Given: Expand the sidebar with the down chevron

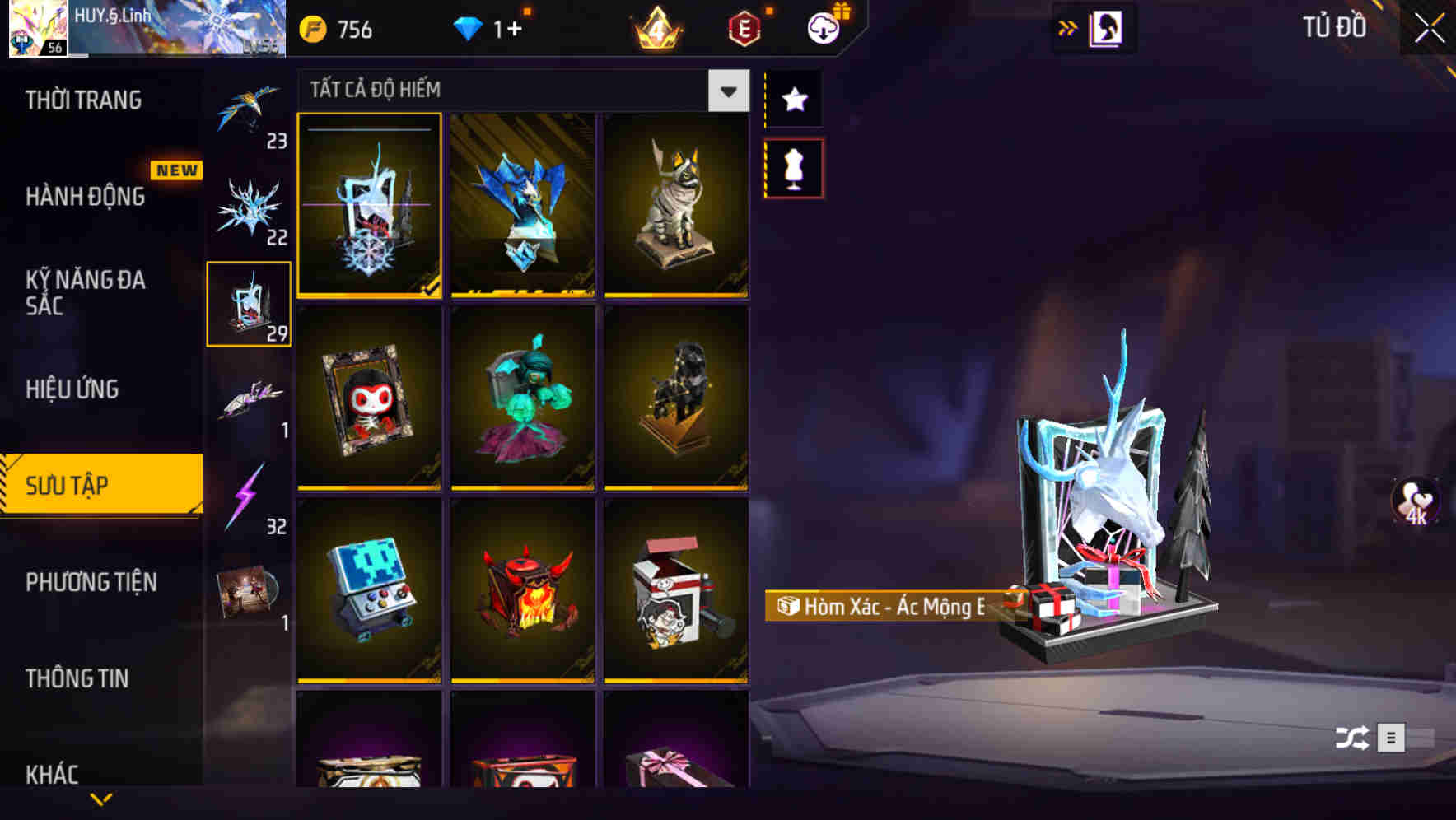Looking at the screenshot, I should [x=101, y=797].
